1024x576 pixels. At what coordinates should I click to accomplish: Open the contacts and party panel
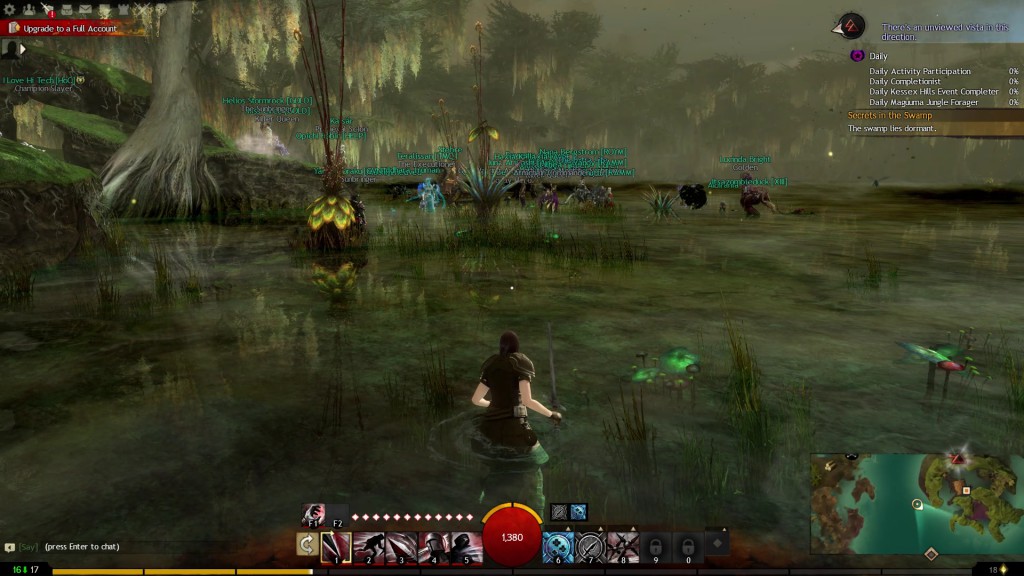[x=28, y=9]
